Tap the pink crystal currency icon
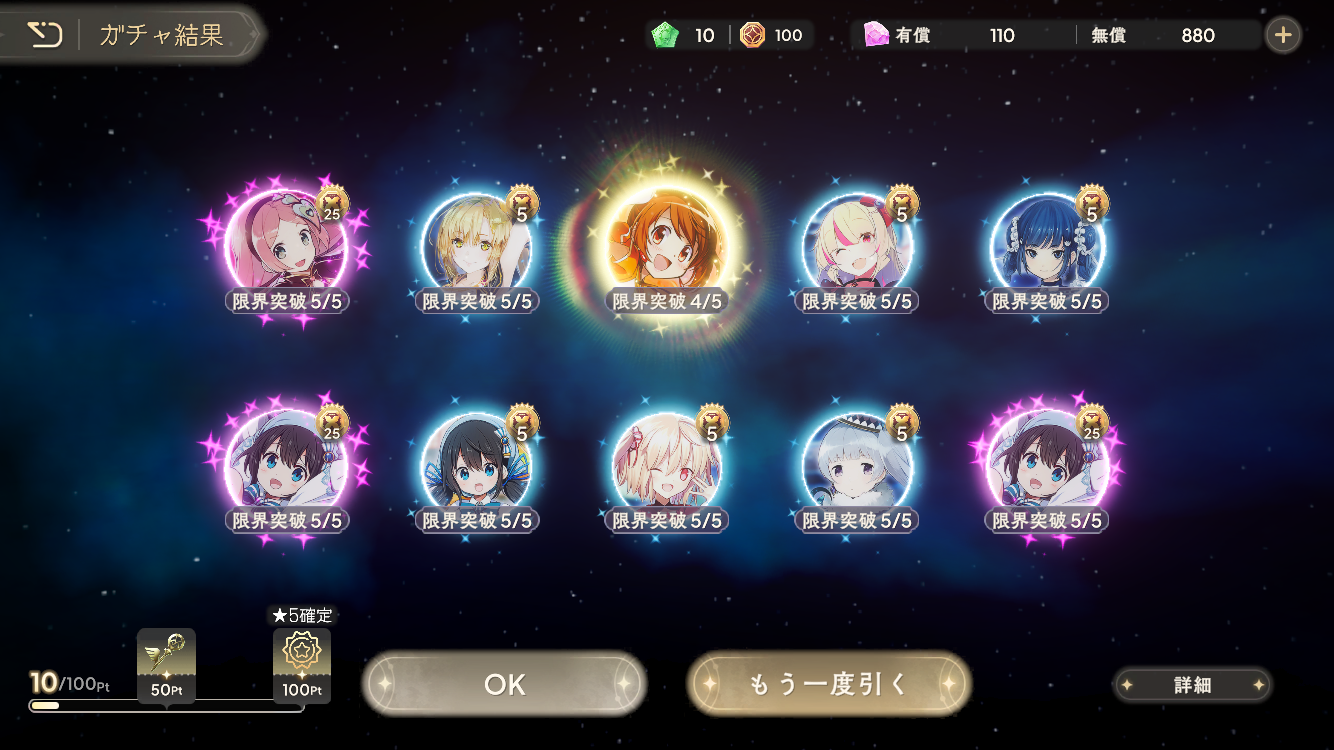This screenshot has width=1334, height=750. pos(876,36)
